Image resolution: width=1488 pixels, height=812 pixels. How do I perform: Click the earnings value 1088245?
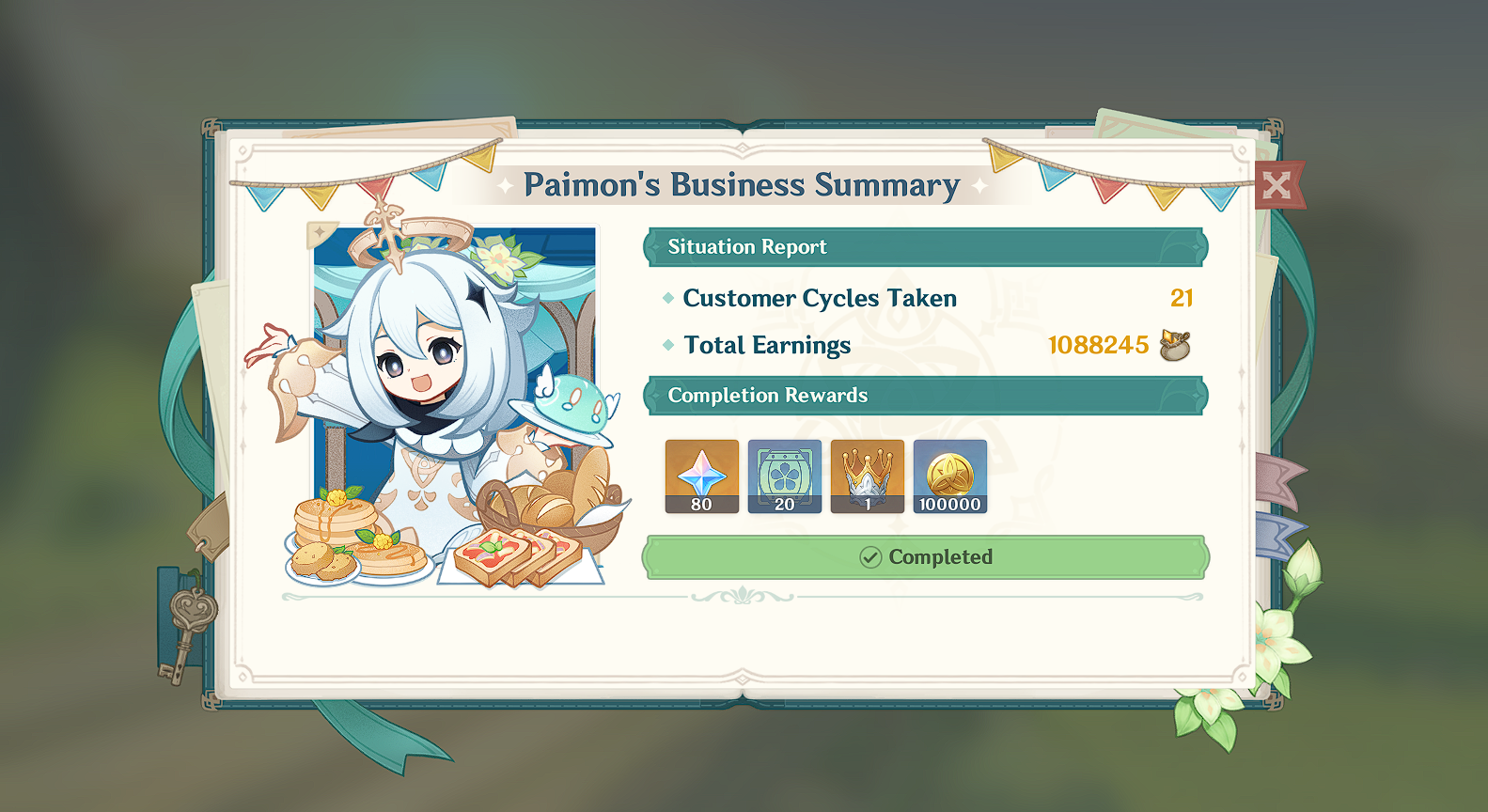coord(1099,344)
